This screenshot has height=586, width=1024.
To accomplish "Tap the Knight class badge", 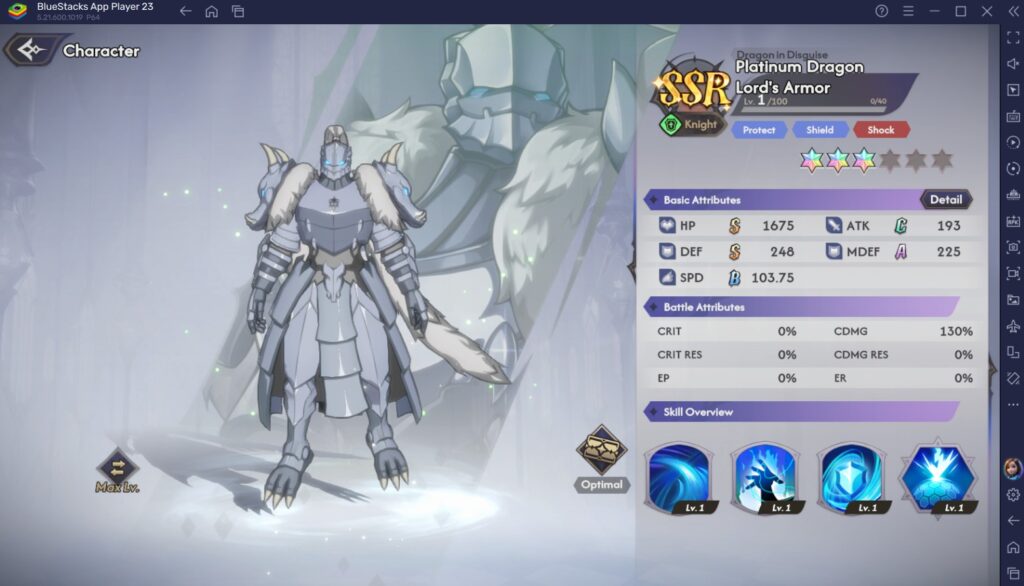I will click(x=691, y=125).
